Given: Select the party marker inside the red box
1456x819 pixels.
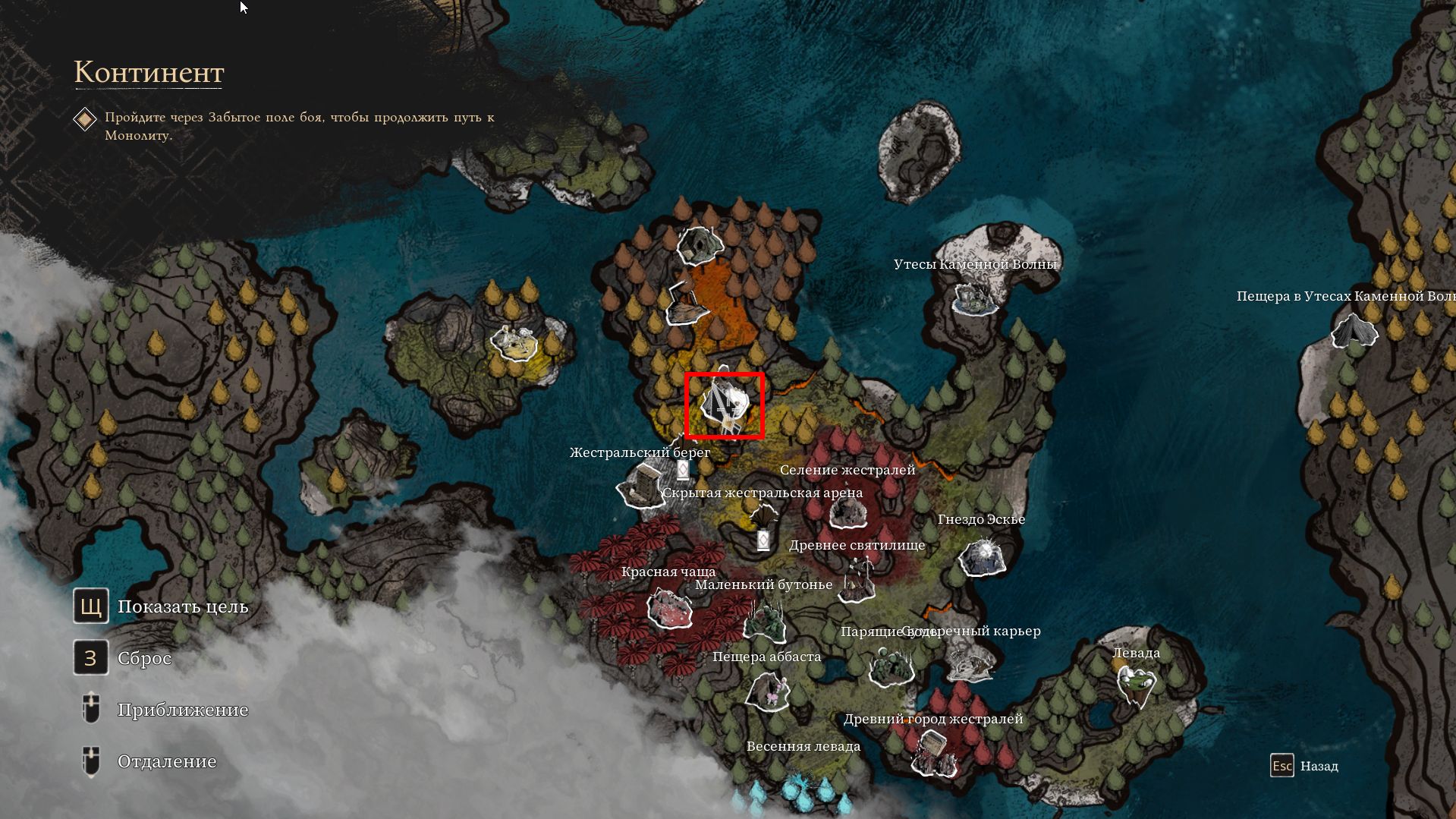Looking at the screenshot, I should point(724,406).
